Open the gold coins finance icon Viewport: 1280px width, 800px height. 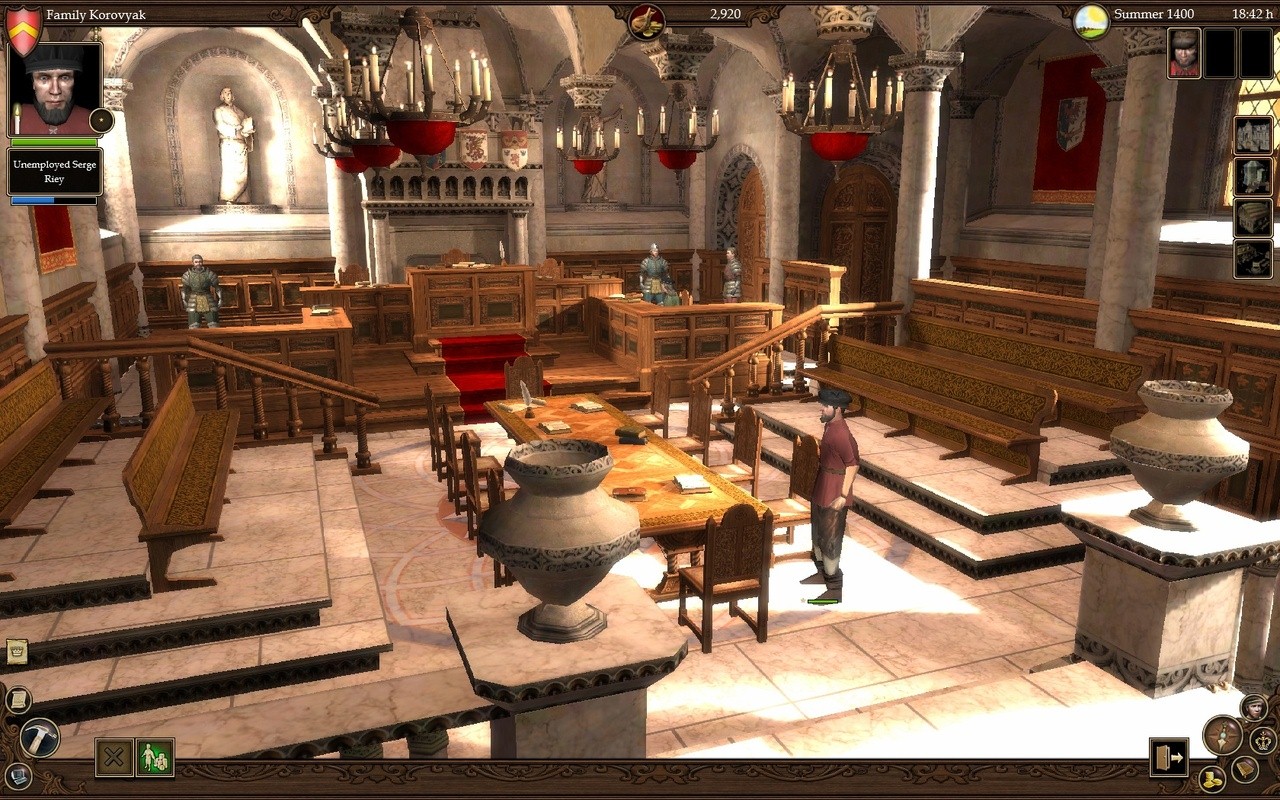point(1212,778)
